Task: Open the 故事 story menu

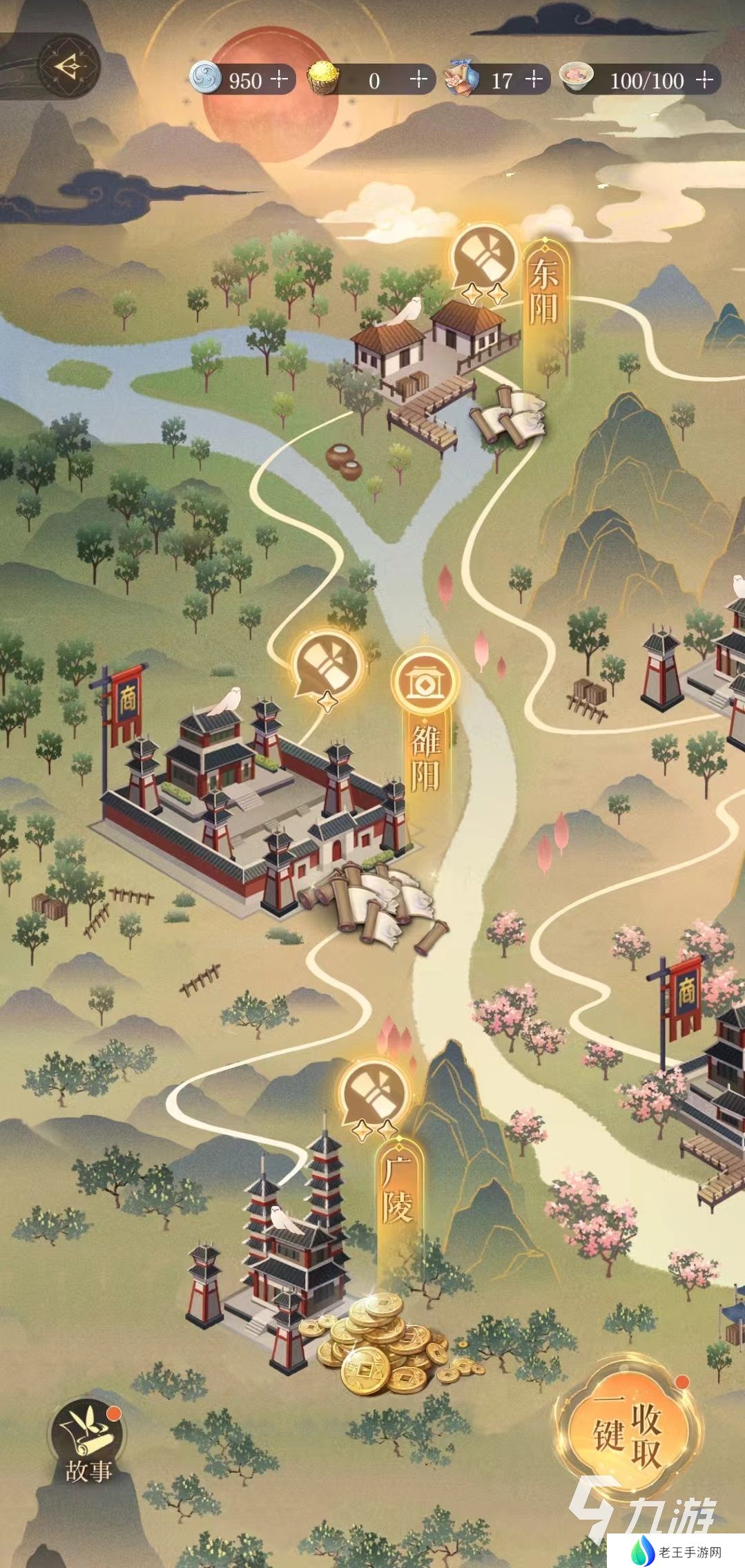Action: pos(86,1446)
